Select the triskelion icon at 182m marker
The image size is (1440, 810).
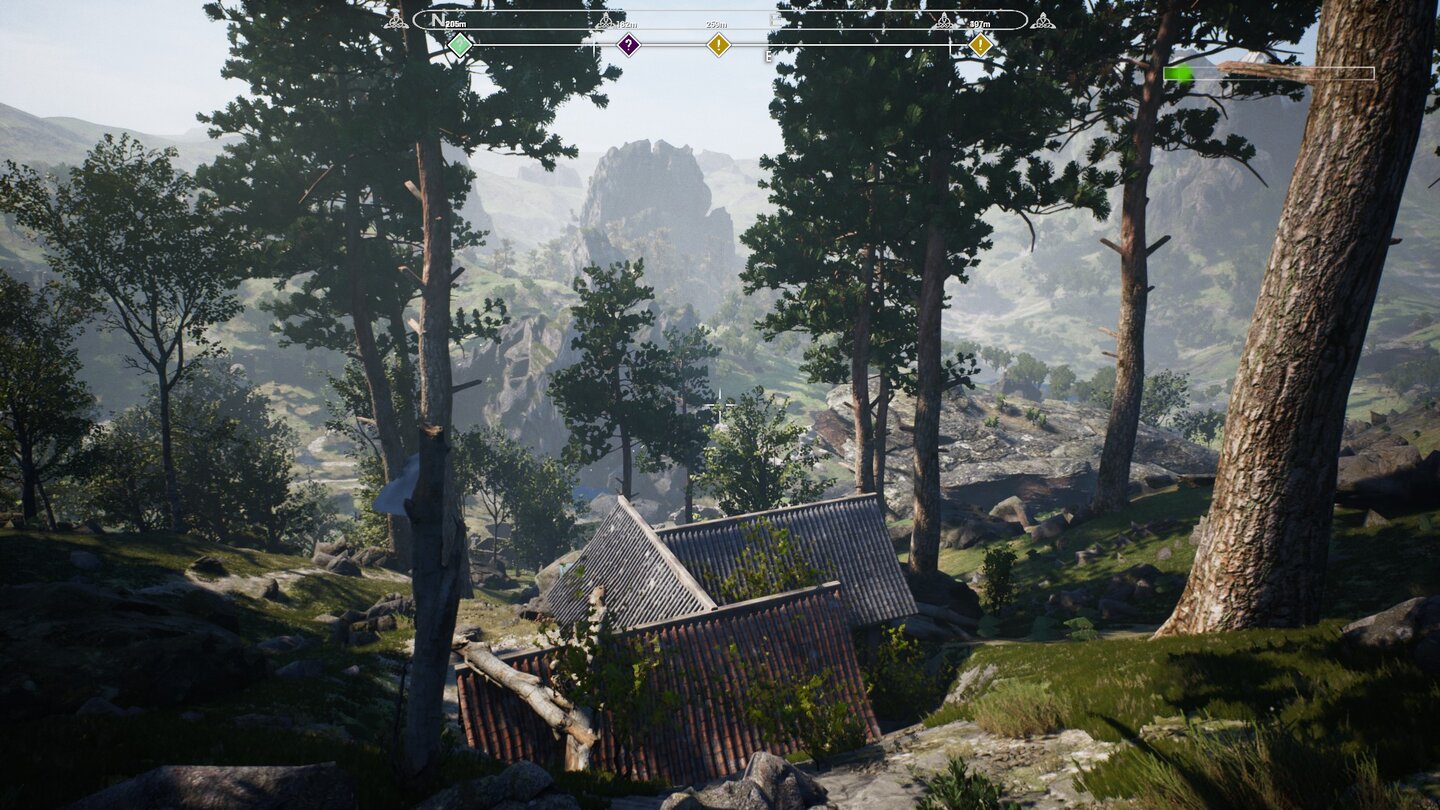(x=606, y=20)
